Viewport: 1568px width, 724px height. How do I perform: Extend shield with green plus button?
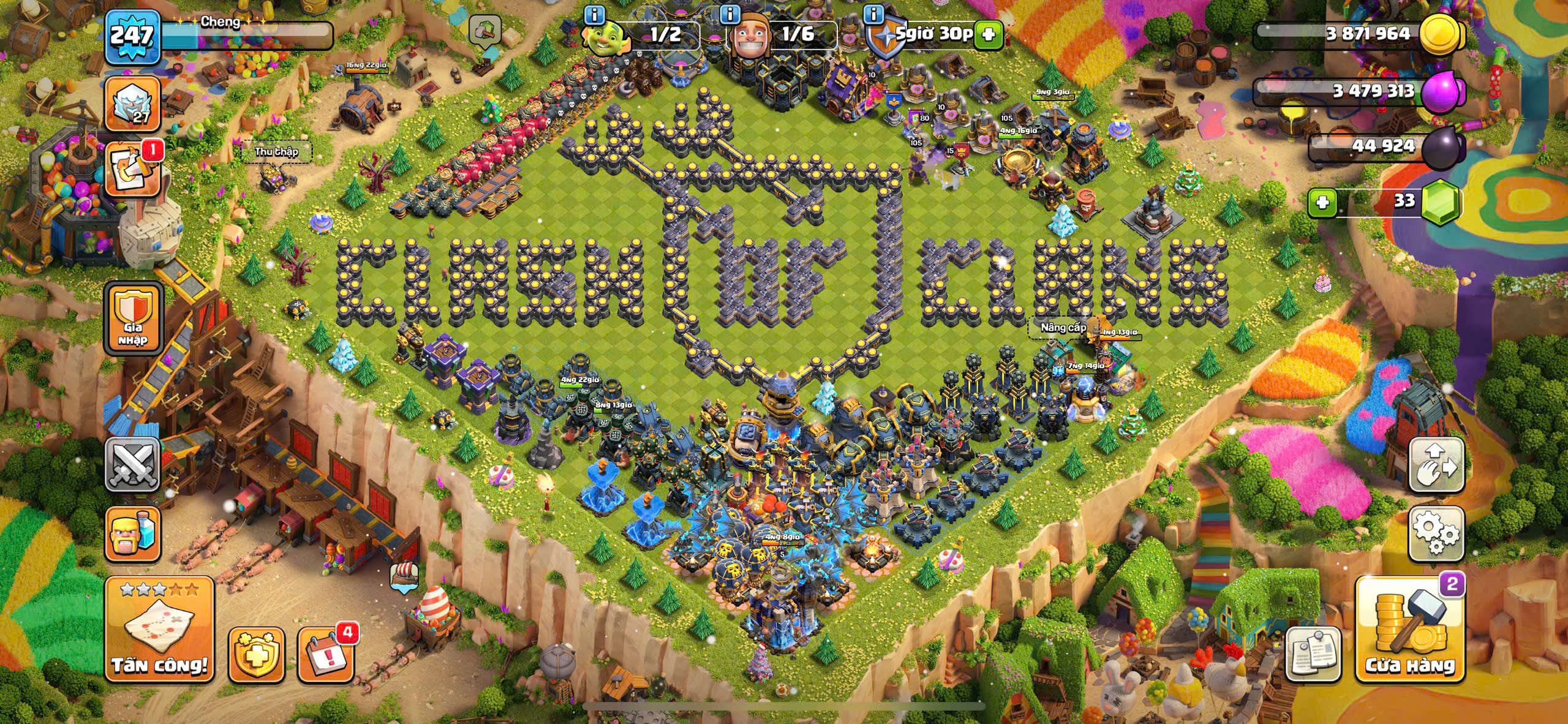click(988, 35)
